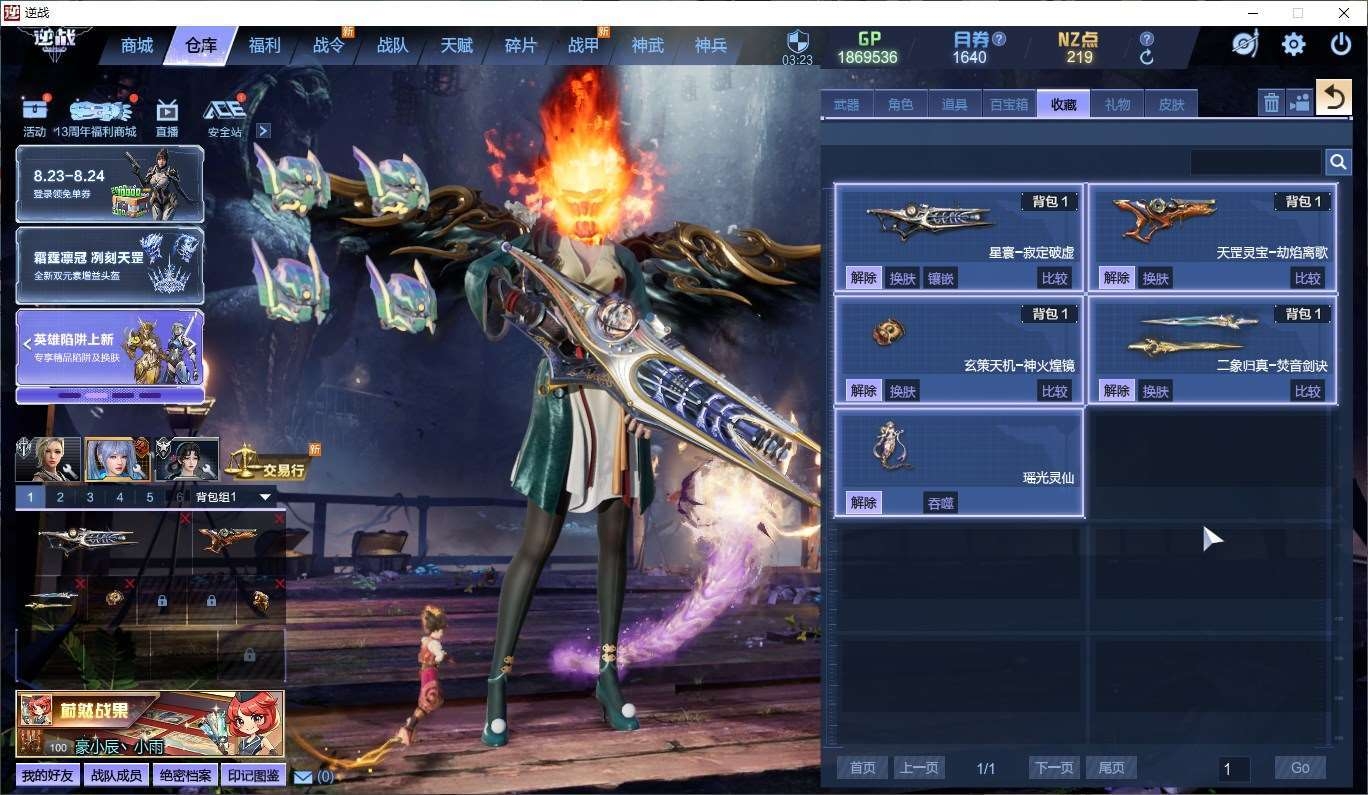Click the gear settings icon
1368x795 pixels.
(1293, 45)
